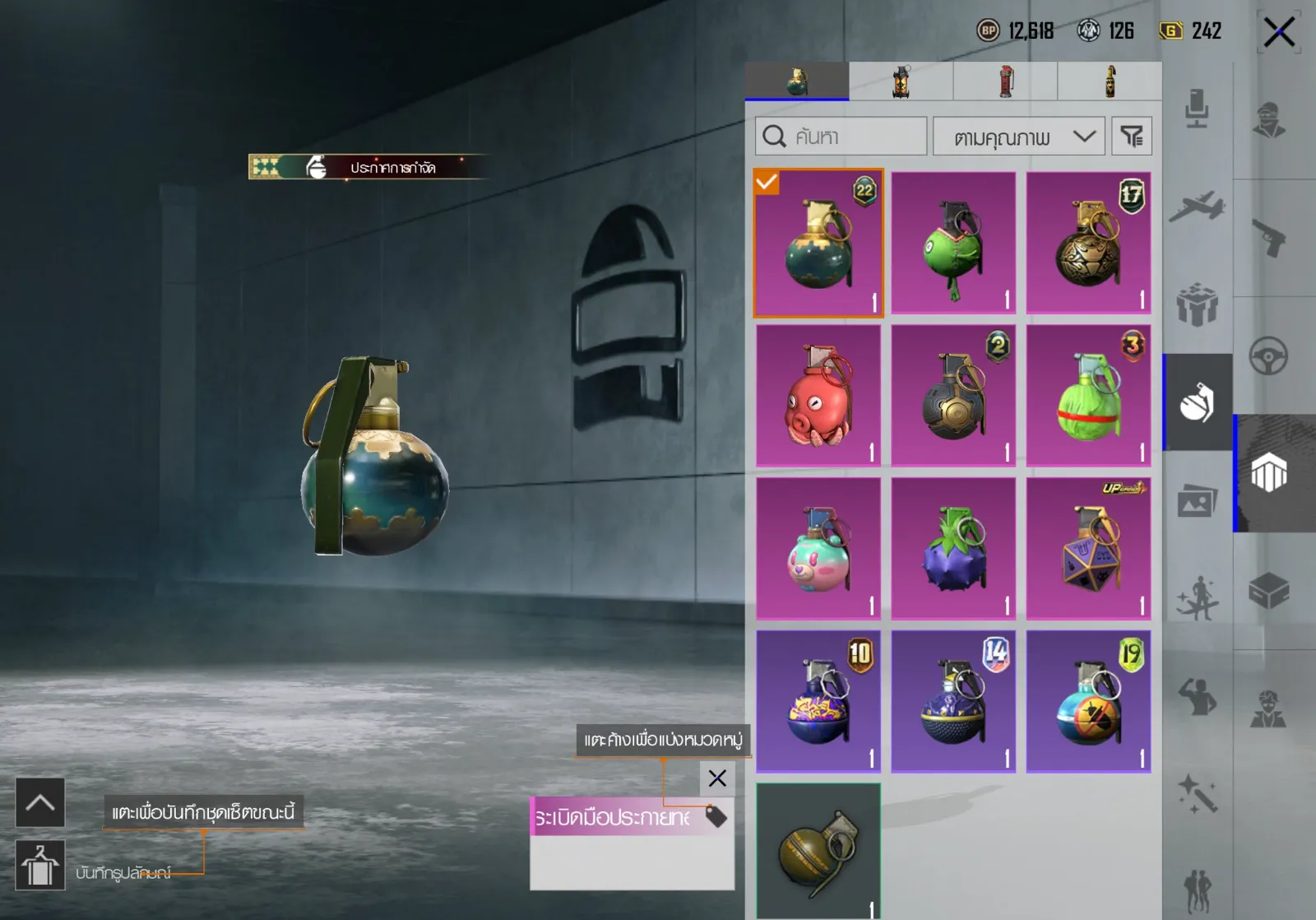Screen dimensions: 1316x920
Task: Switch to the Molotov cocktail tab
Action: [1110, 82]
